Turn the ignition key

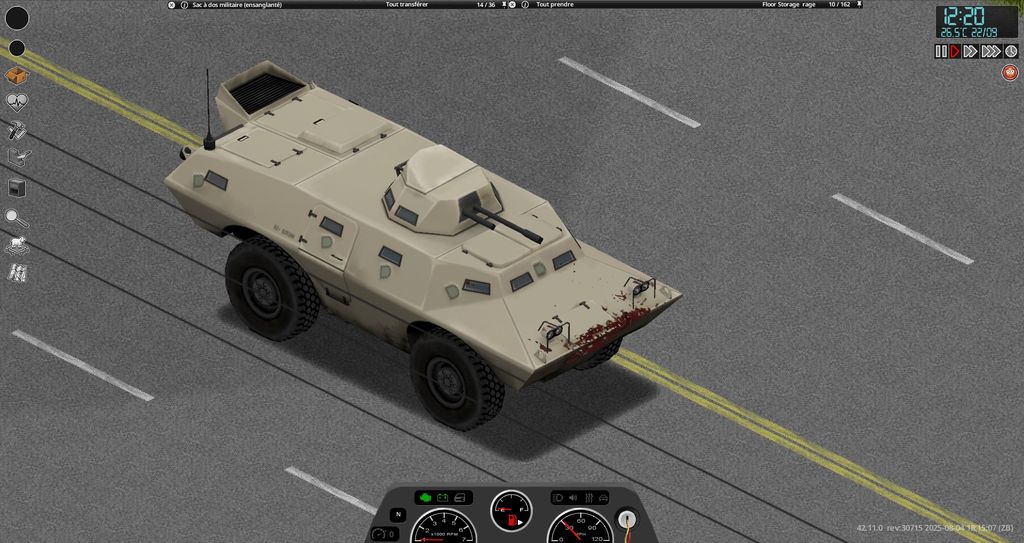pyautogui.click(x=627, y=519)
